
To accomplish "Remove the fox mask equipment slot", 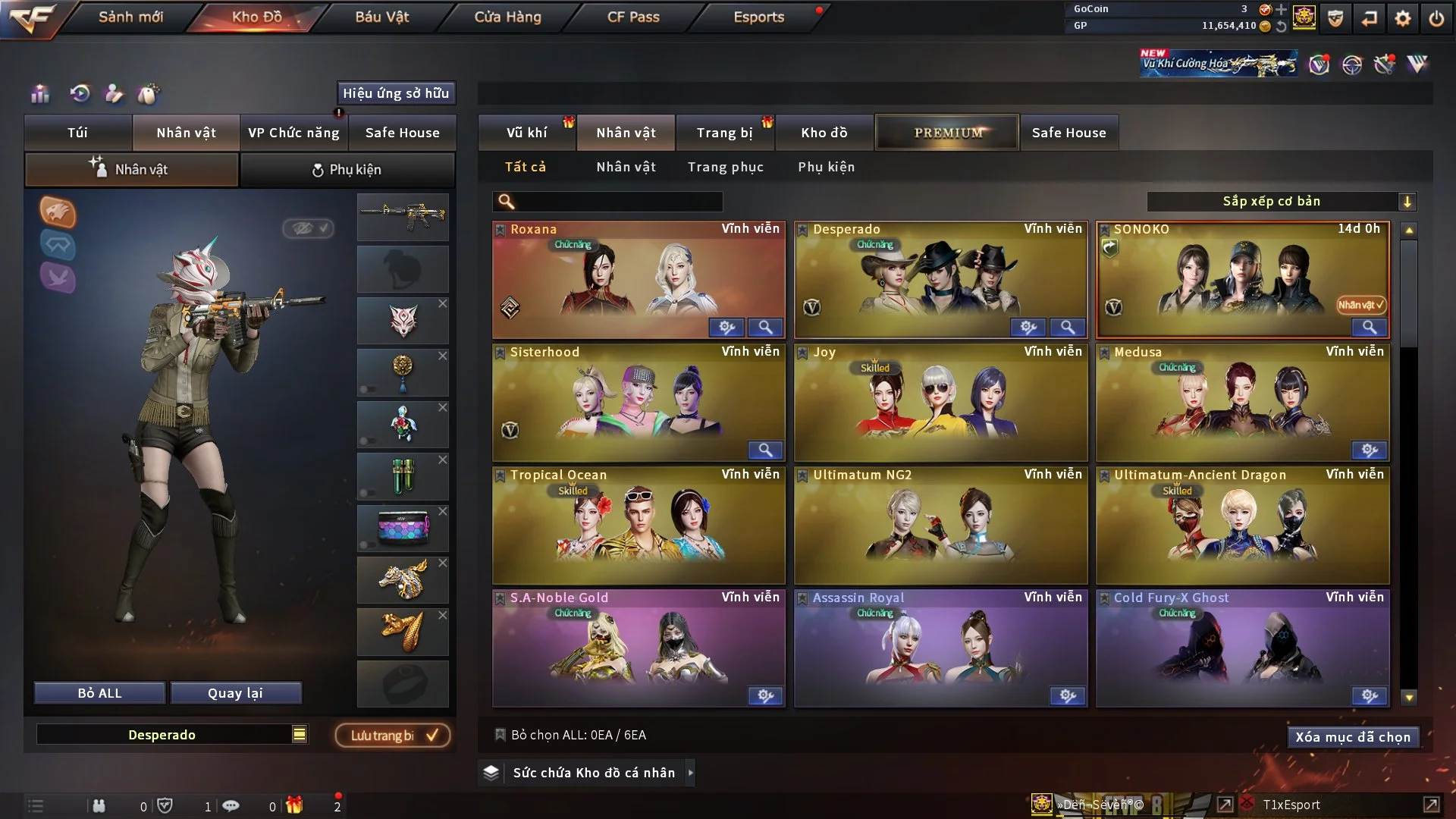I will tap(443, 303).
